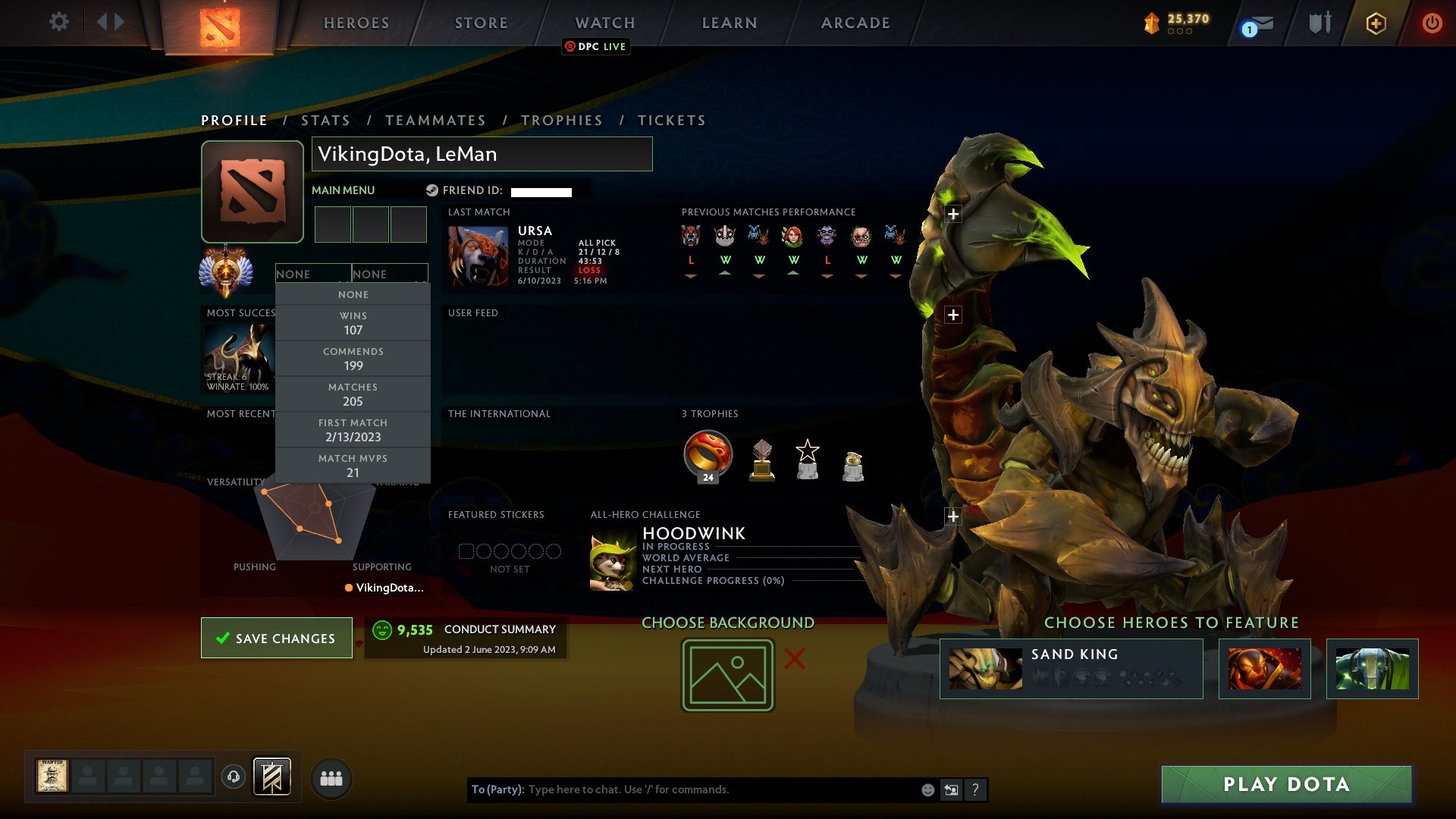Open the friends list icon
1456x819 pixels.
click(331, 777)
